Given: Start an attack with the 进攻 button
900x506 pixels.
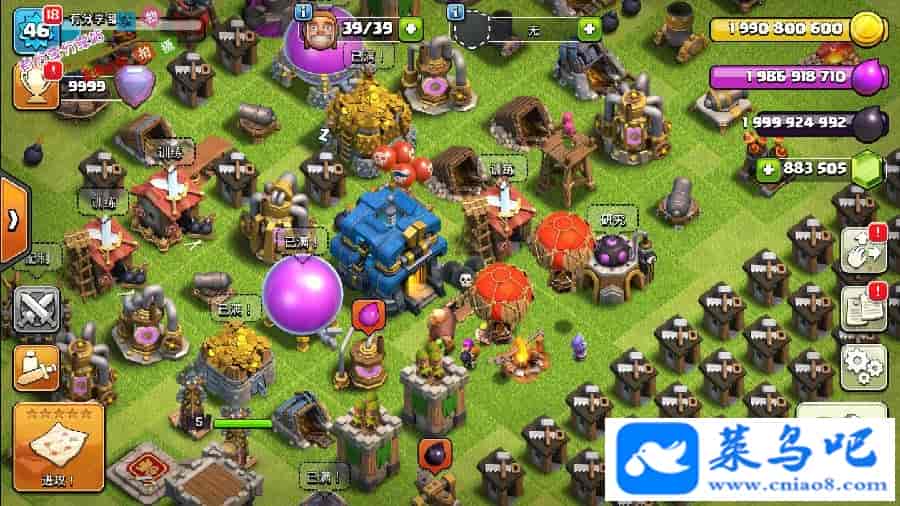Looking at the screenshot, I should tap(58, 446).
